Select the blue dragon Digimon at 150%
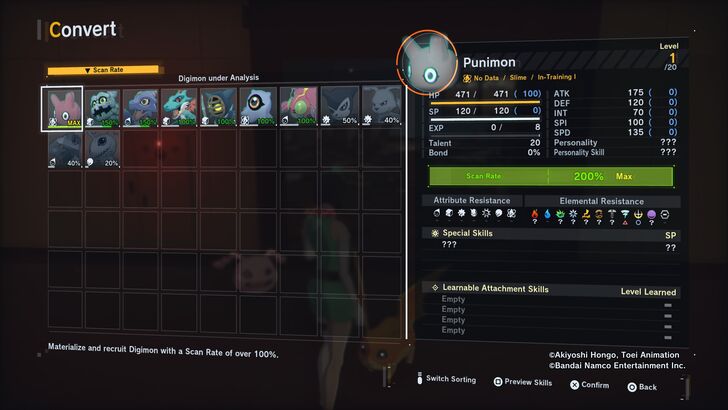Screen dimensions: 728x410 pos(140,107)
